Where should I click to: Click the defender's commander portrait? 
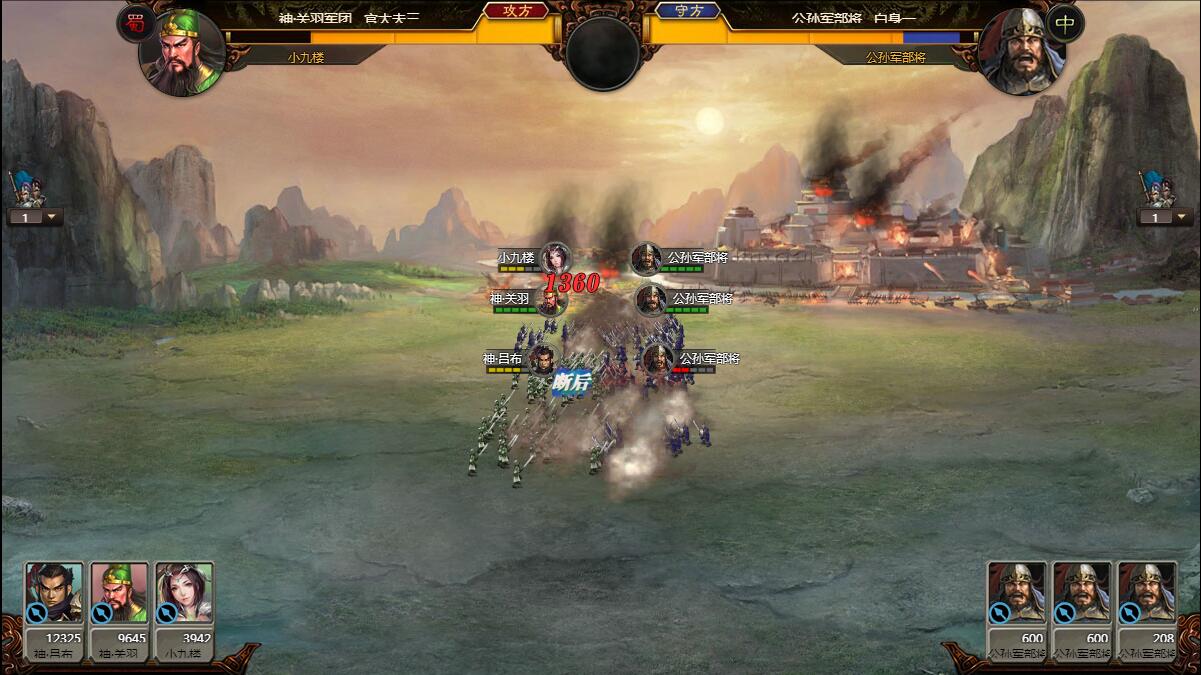[1020, 52]
